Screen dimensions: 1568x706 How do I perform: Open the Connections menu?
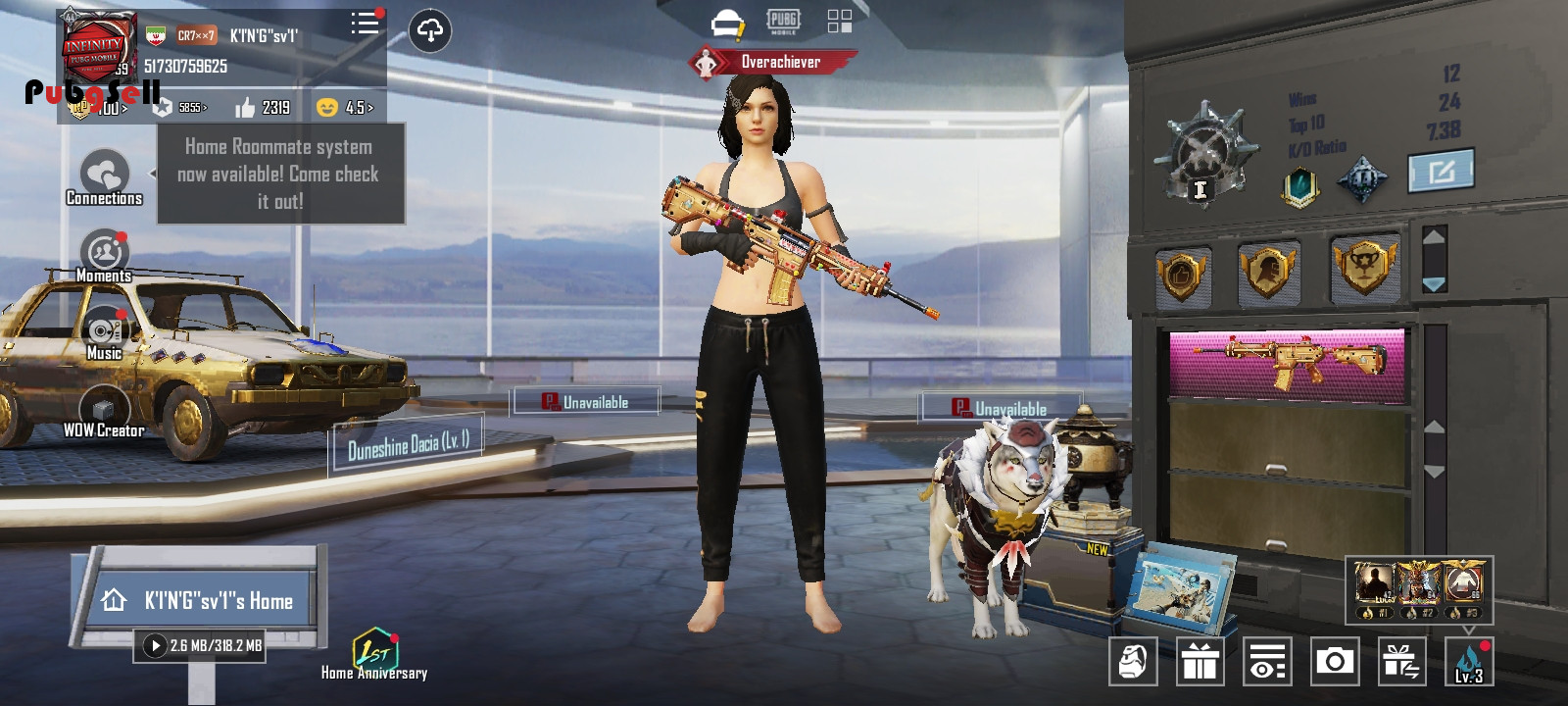pyautogui.click(x=104, y=178)
